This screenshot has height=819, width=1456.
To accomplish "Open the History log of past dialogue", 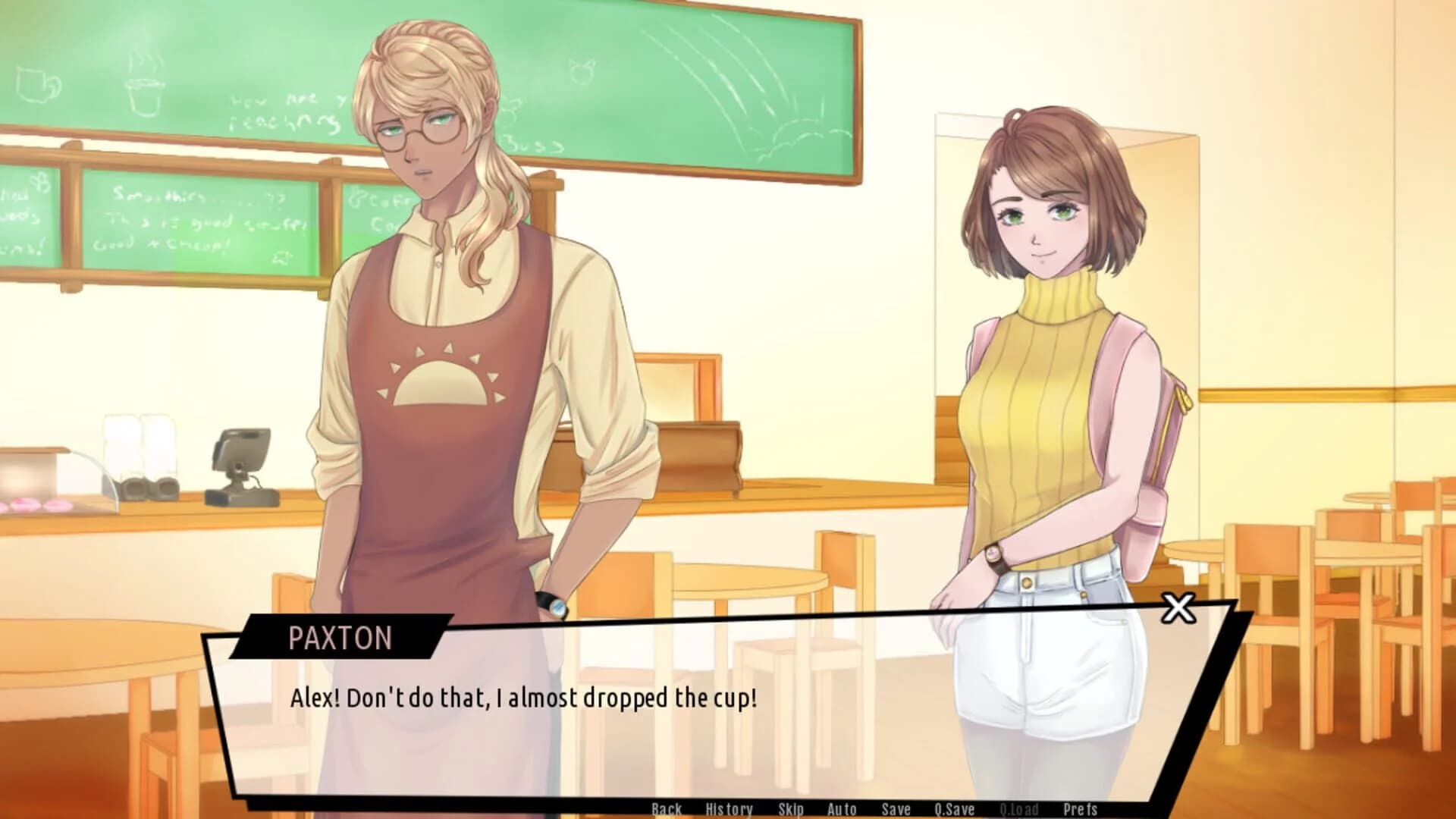I will click(x=729, y=809).
